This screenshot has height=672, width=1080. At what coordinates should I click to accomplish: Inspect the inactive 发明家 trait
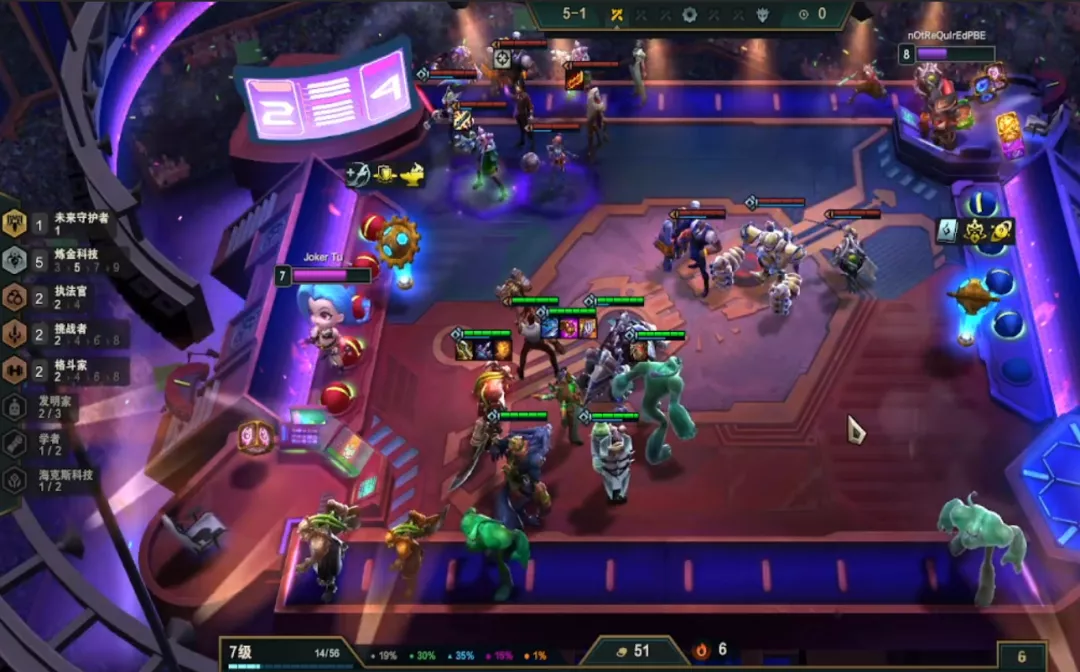pos(50,406)
